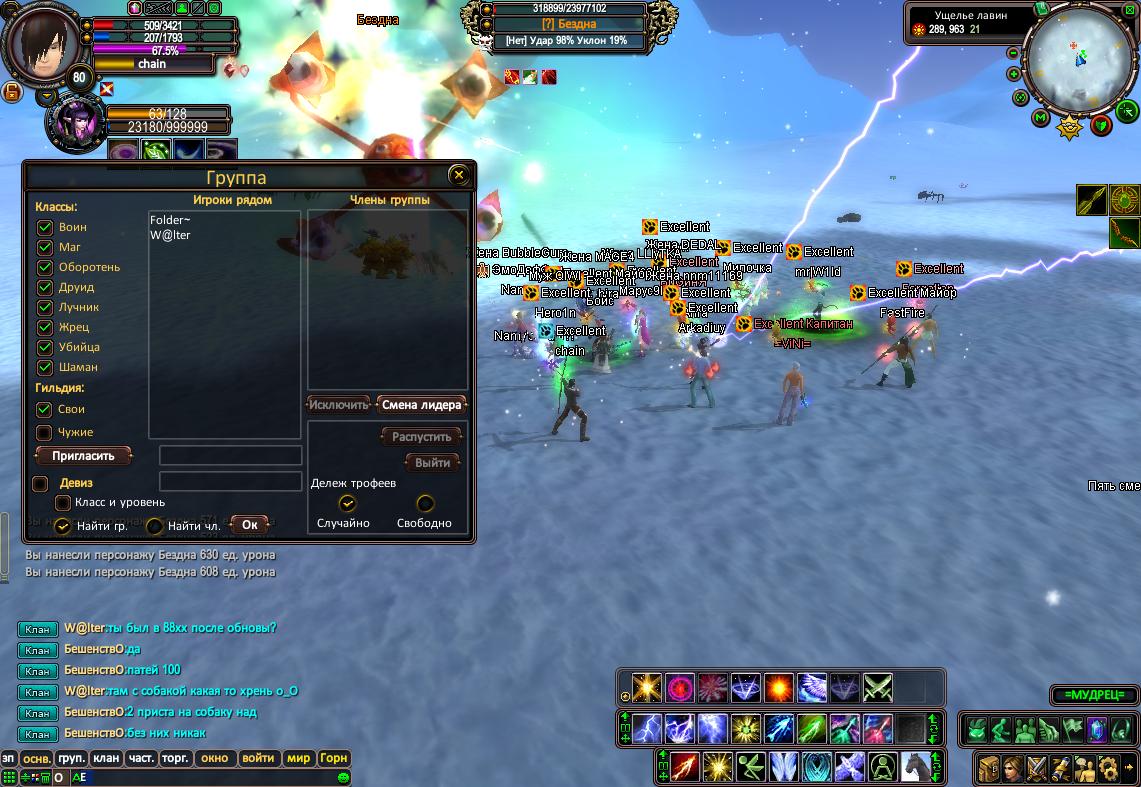Switch to the клан chat tab
The image size is (1141, 787).
point(106,758)
